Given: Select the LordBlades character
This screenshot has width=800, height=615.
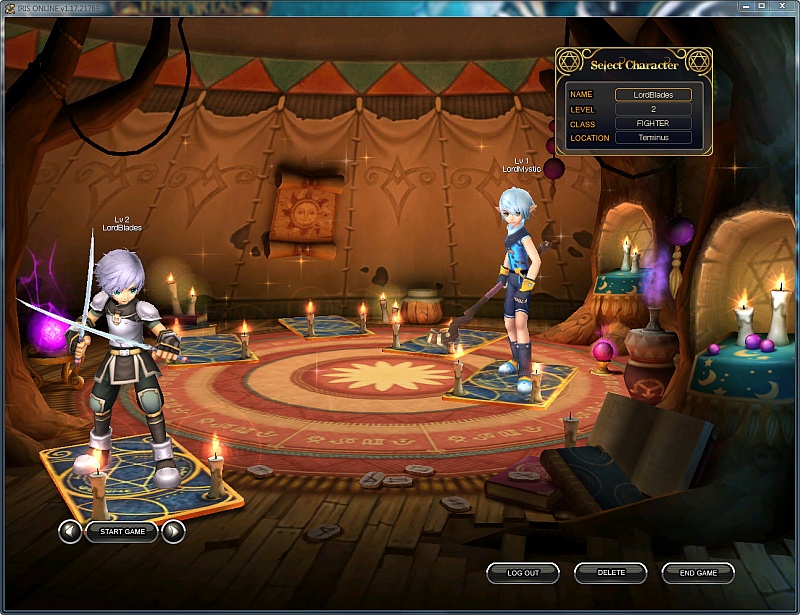Looking at the screenshot, I should (125, 360).
